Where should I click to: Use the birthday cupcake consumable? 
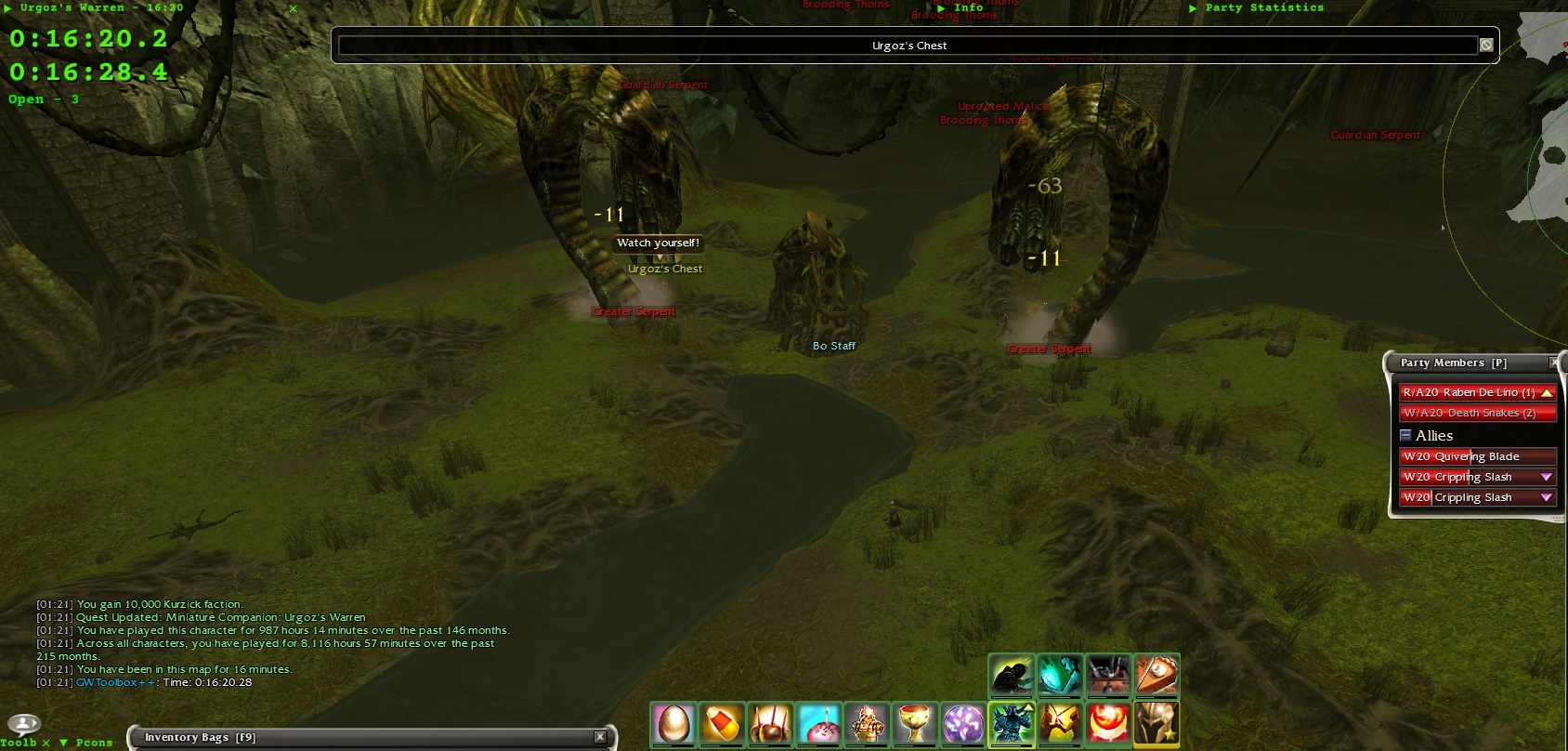tap(818, 723)
